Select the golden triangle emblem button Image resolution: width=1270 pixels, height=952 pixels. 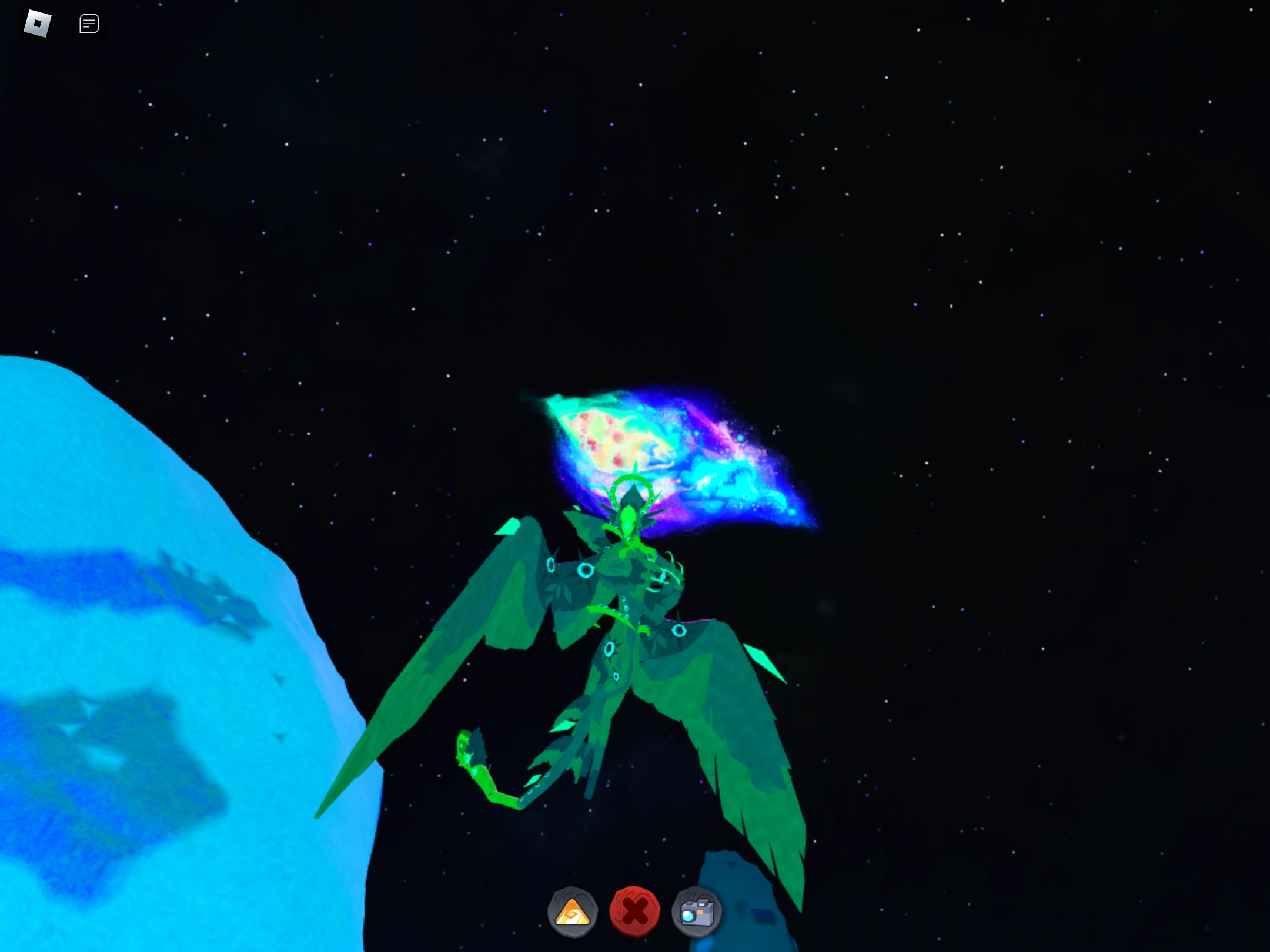click(x=573, y=911)
